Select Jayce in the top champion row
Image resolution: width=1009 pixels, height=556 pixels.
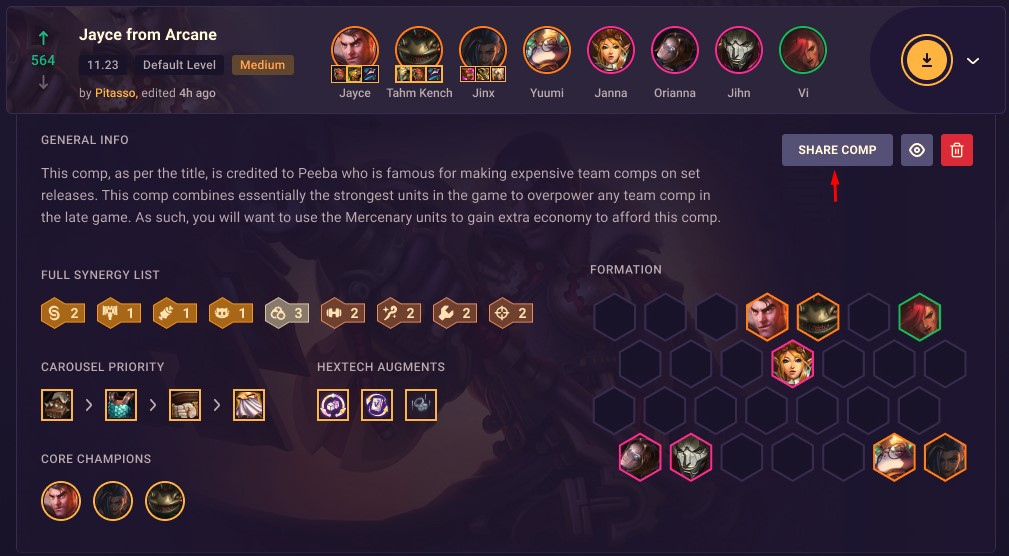(355, 50)
